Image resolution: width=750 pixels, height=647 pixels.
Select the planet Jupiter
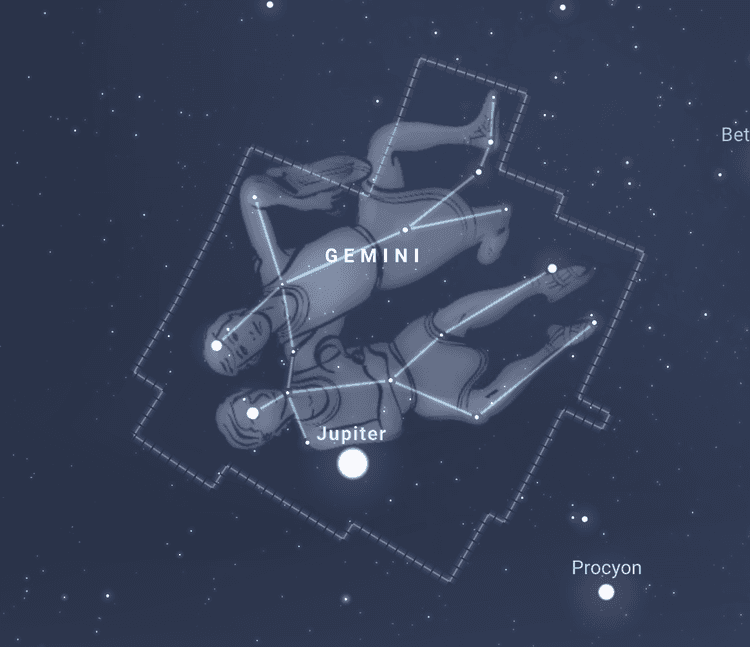pyautogui.click(x=352, y=464)
